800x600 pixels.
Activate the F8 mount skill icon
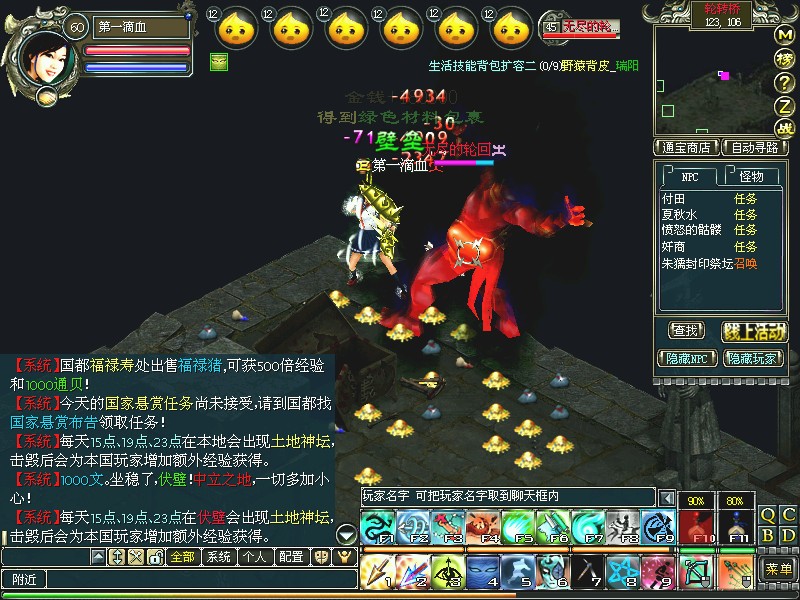tap(624, 527)
